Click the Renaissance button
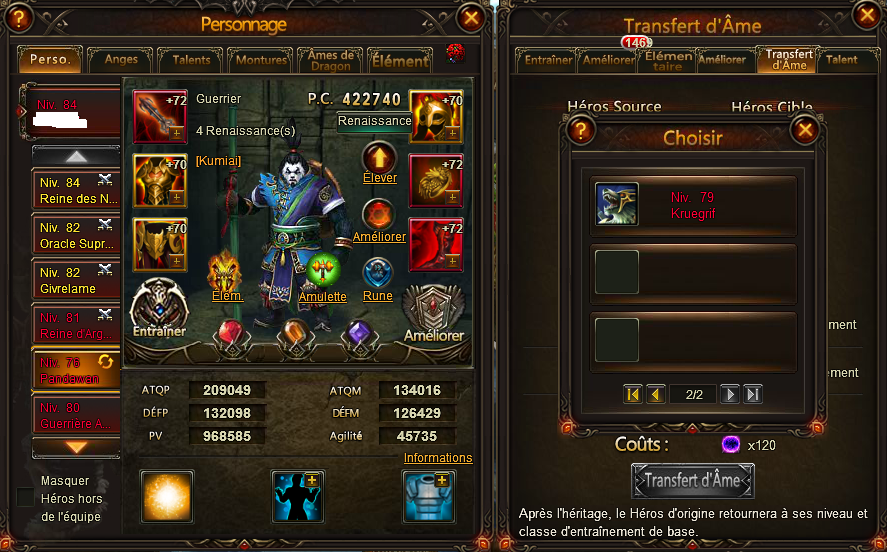The height and width of the screenshot is (552, 887). point(374,121)
